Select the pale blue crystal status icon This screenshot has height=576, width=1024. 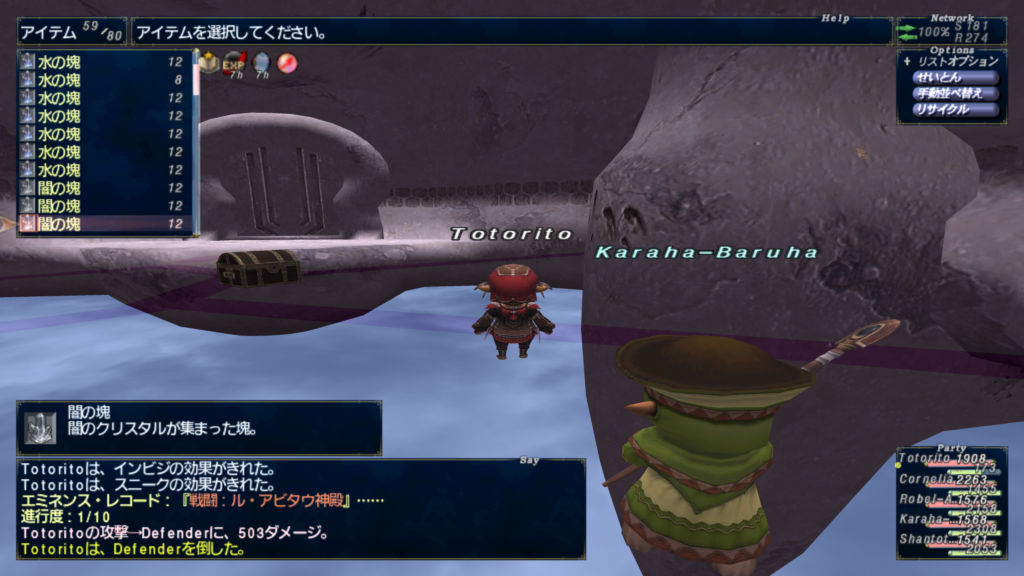pos(261,64)
